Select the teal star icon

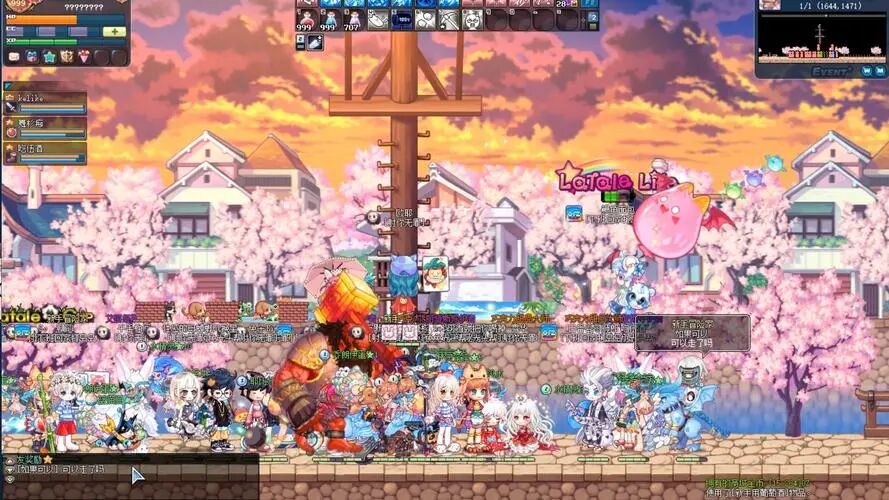point(49,57)
